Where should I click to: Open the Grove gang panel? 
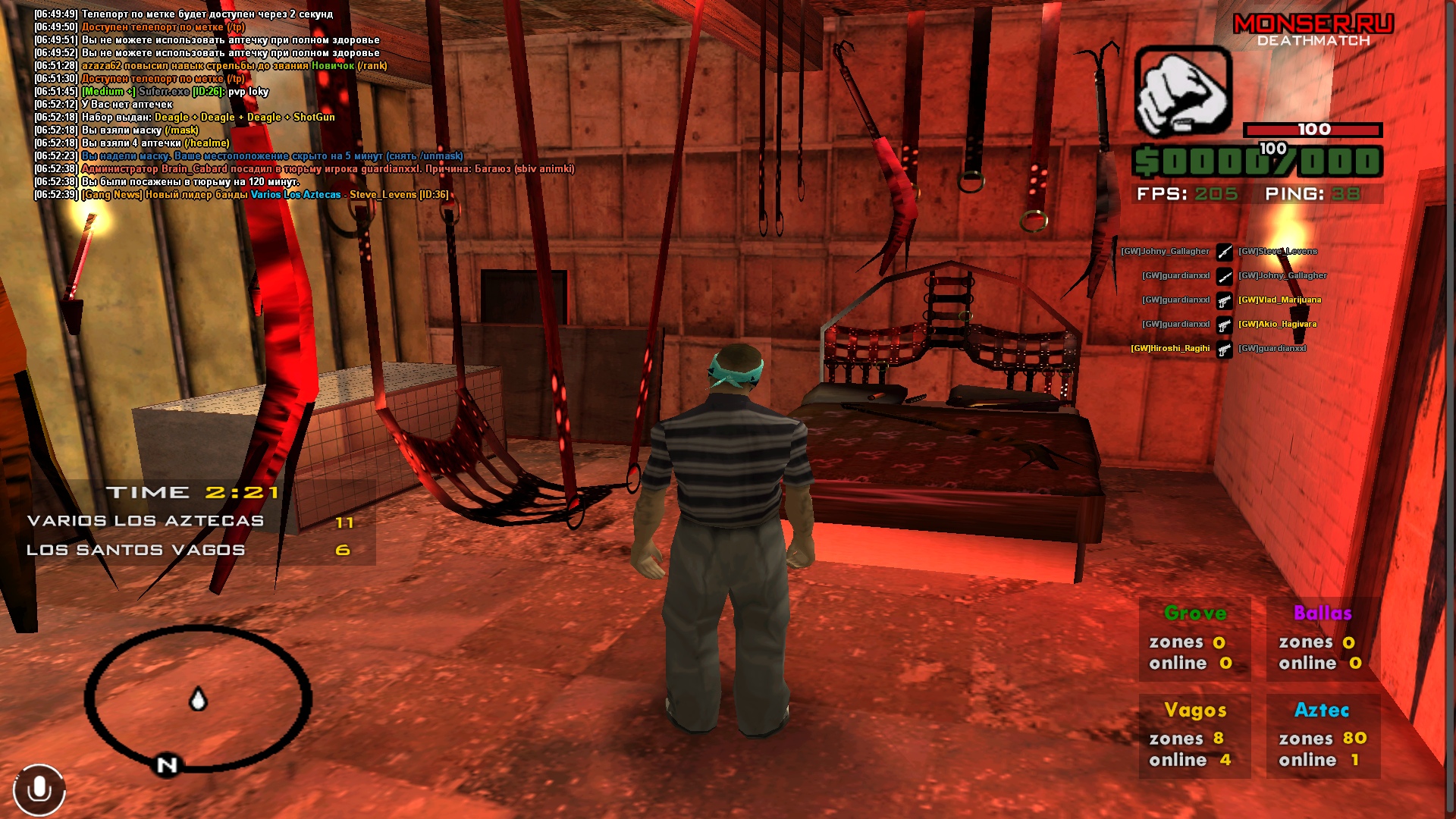point(1194,638)
